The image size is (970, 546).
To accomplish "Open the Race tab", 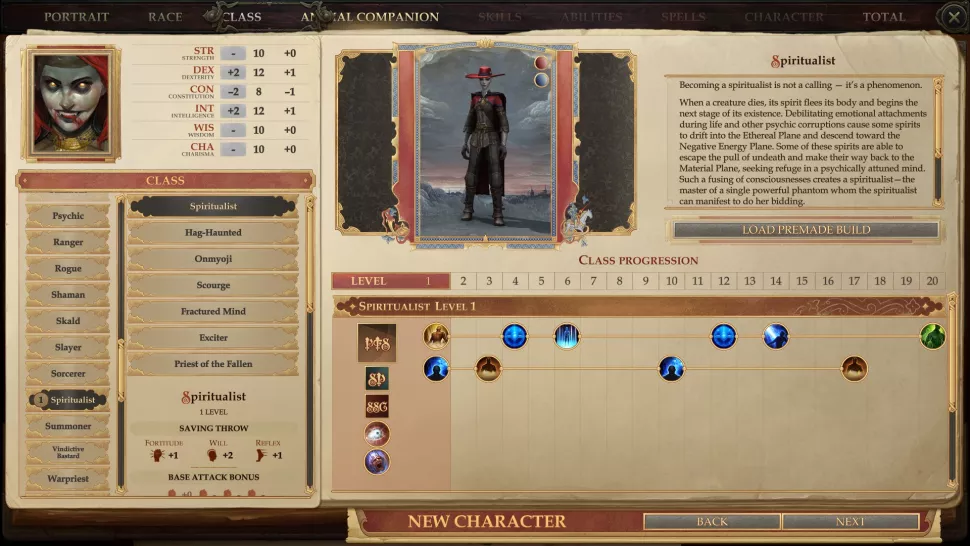I will pos(165,17).
